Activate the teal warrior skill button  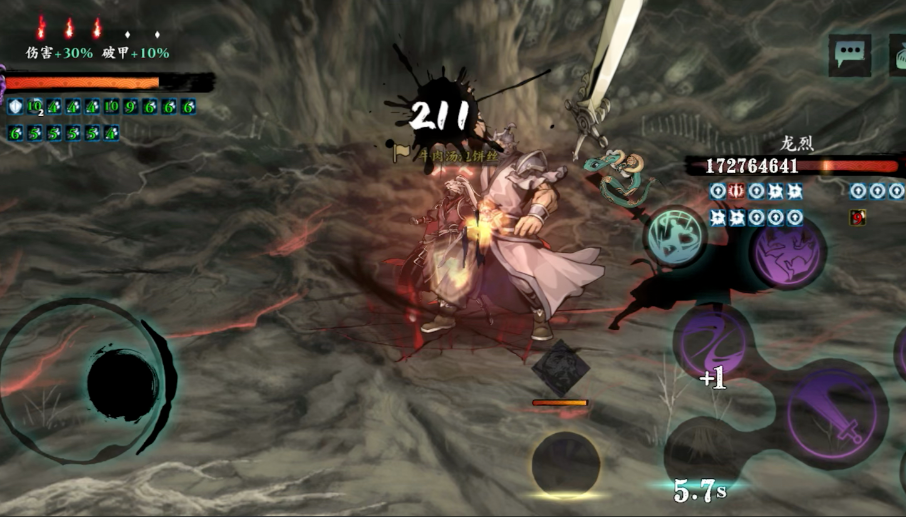click(x=676, y=236)
